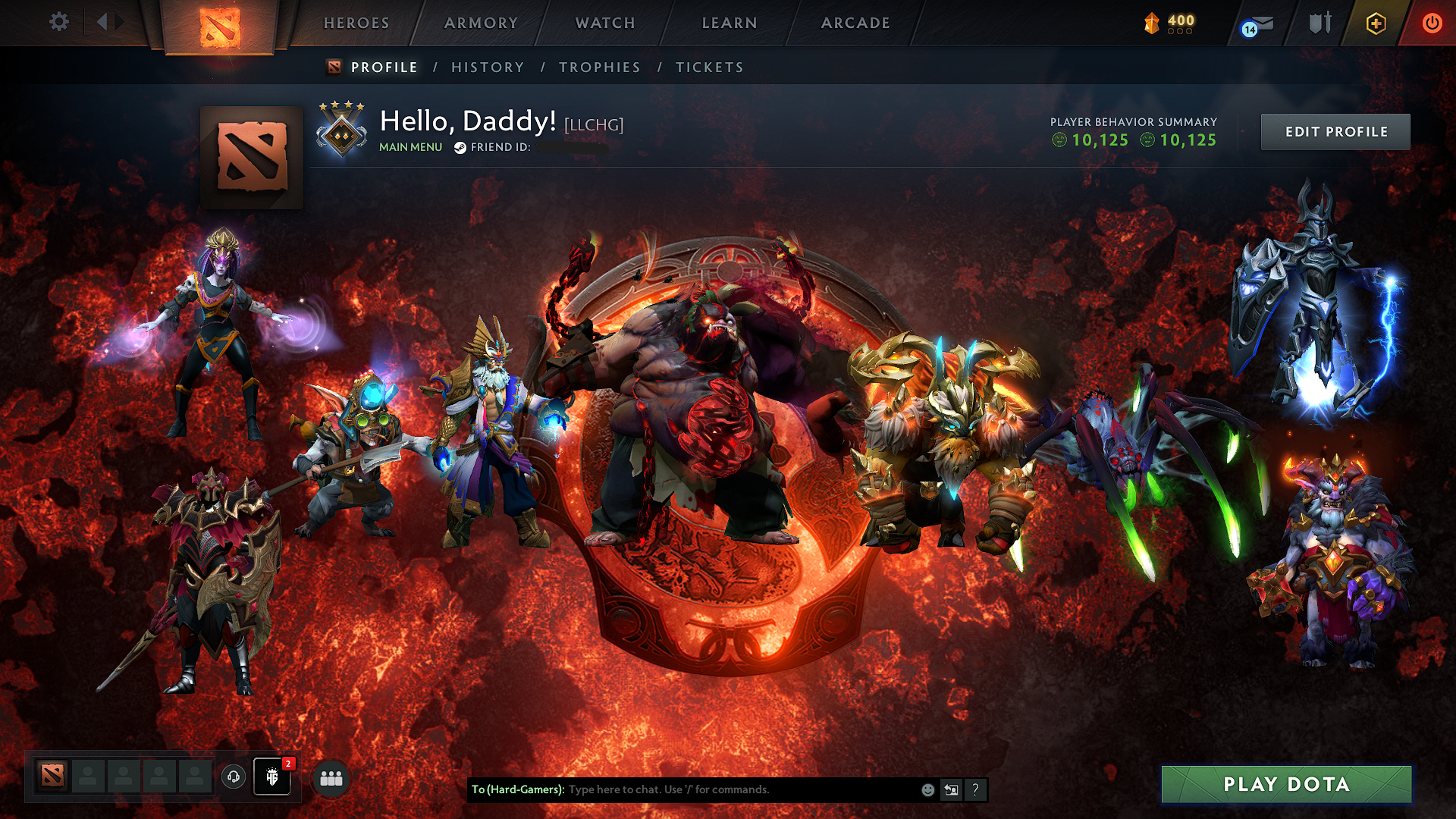Click the red power exit icon
This screenshot has width=1456, height=819.
pos(1432,23)
